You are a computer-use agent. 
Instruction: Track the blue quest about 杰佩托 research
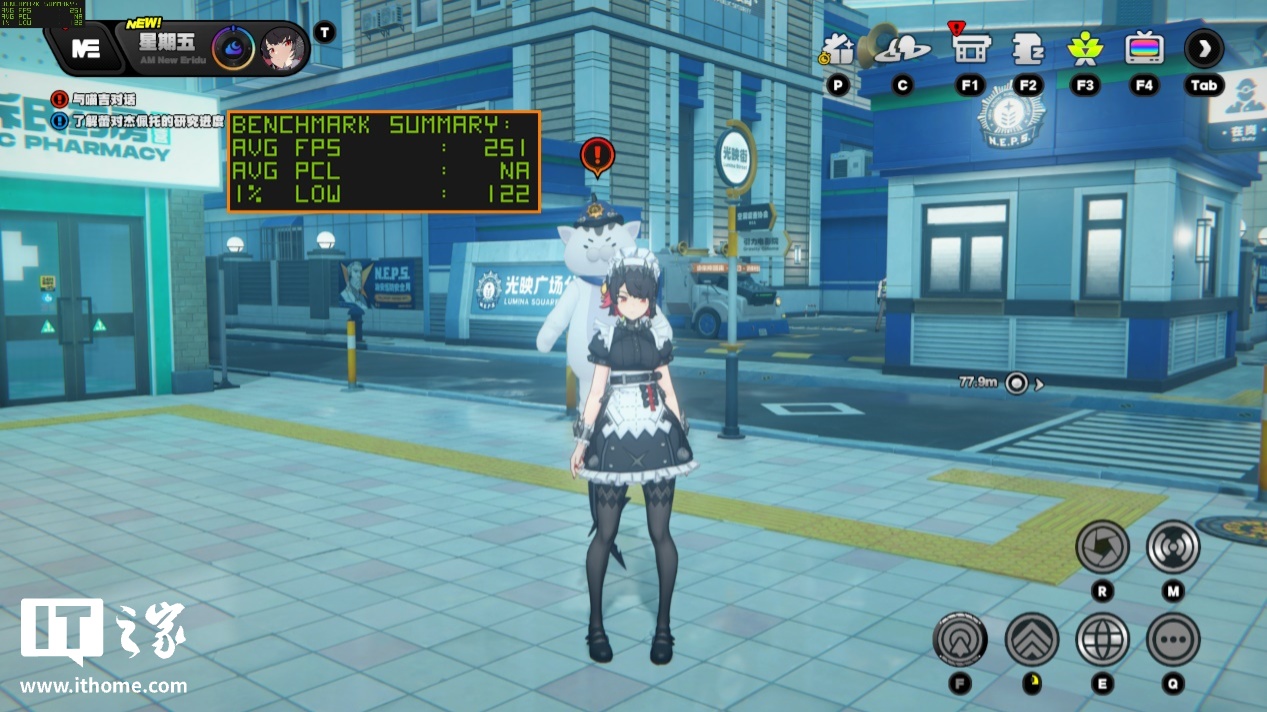point(127,120)
